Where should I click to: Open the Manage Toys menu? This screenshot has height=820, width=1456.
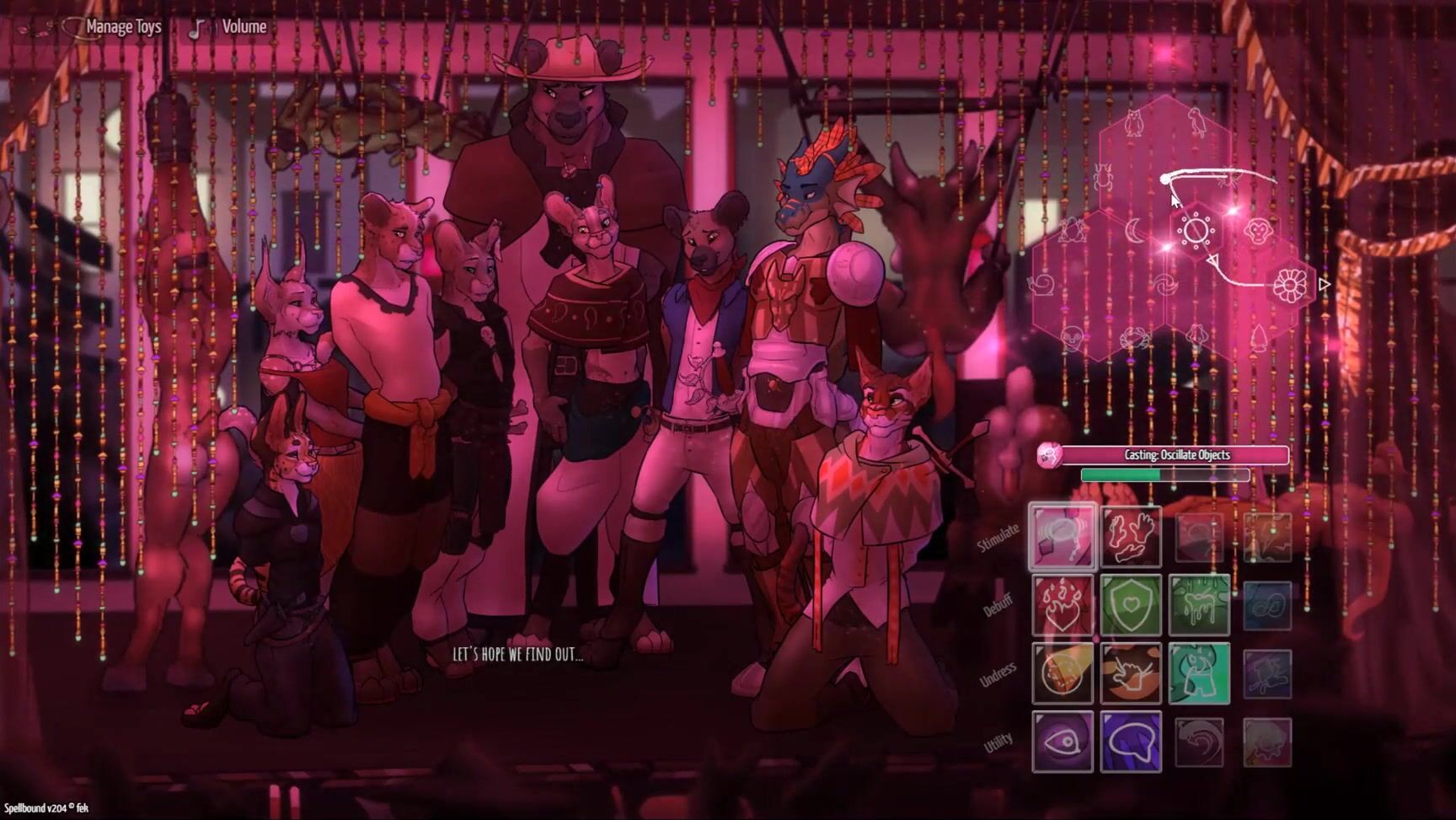pos(122,27)
